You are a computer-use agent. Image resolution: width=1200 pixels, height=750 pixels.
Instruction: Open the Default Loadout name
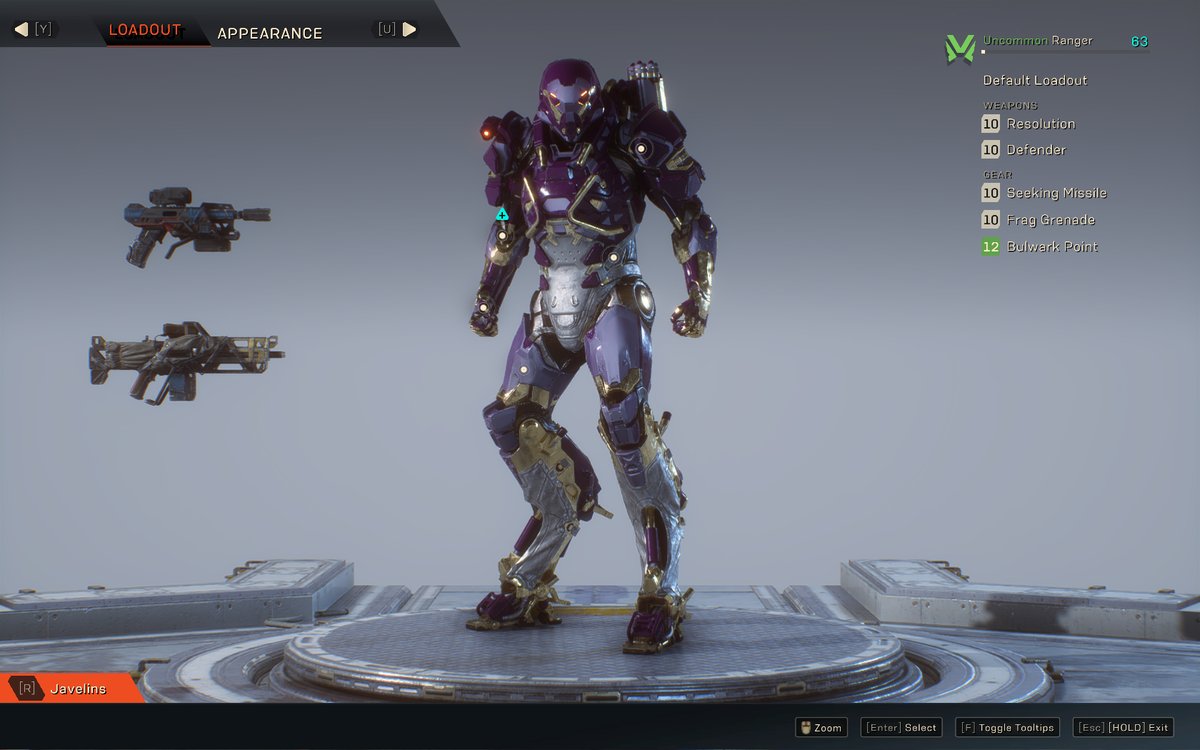1034,80
